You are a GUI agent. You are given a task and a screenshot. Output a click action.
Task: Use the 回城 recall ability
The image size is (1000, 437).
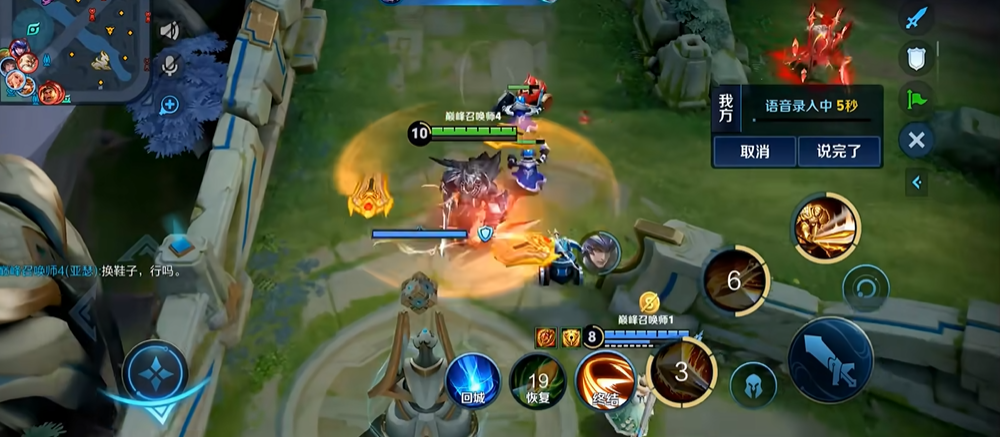(472, 380)
